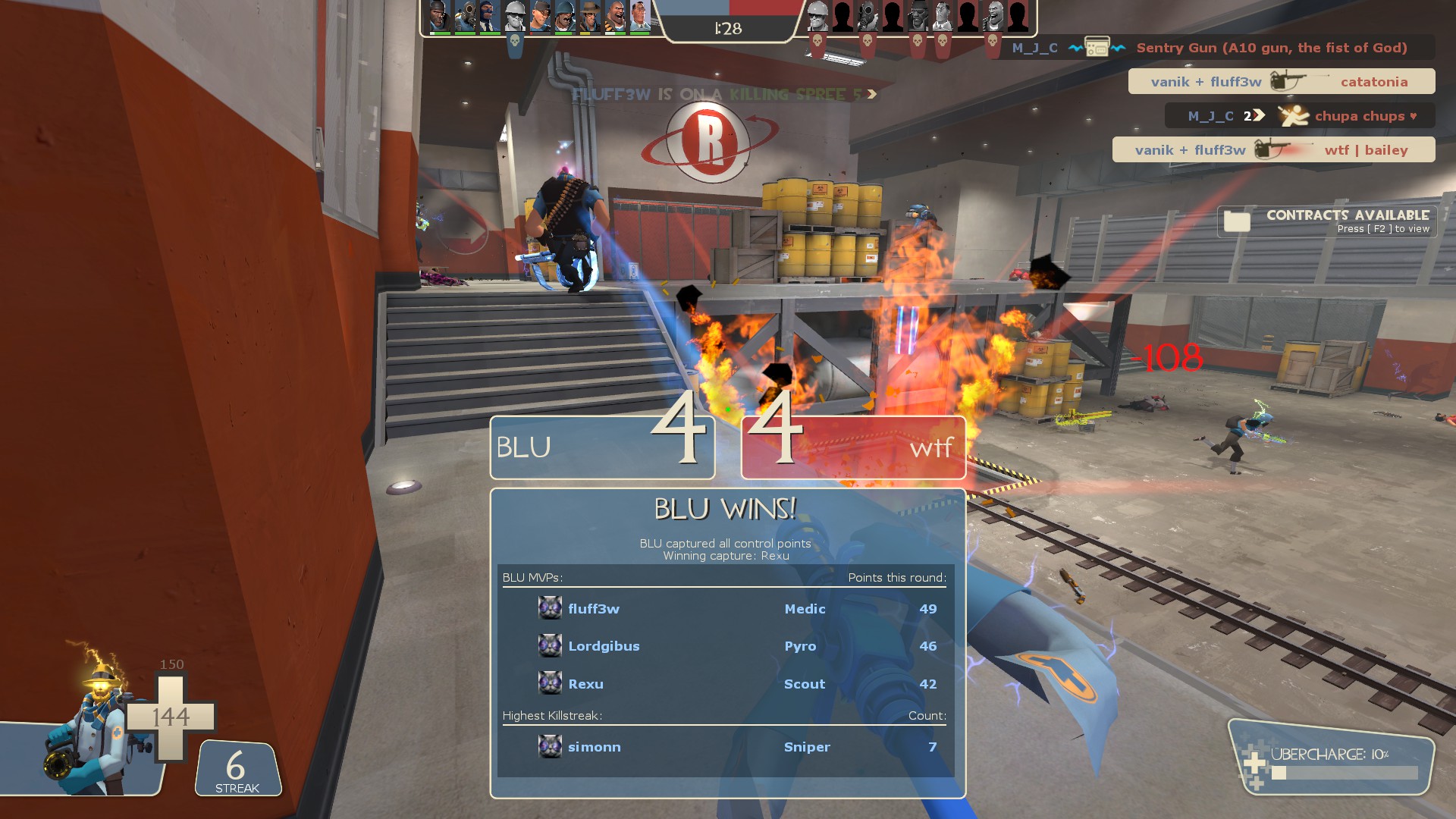The width and height of the screenshot is (1456, 819).
Task: Open the Contracts Available notification
Action: click(x=1327, y=221)
